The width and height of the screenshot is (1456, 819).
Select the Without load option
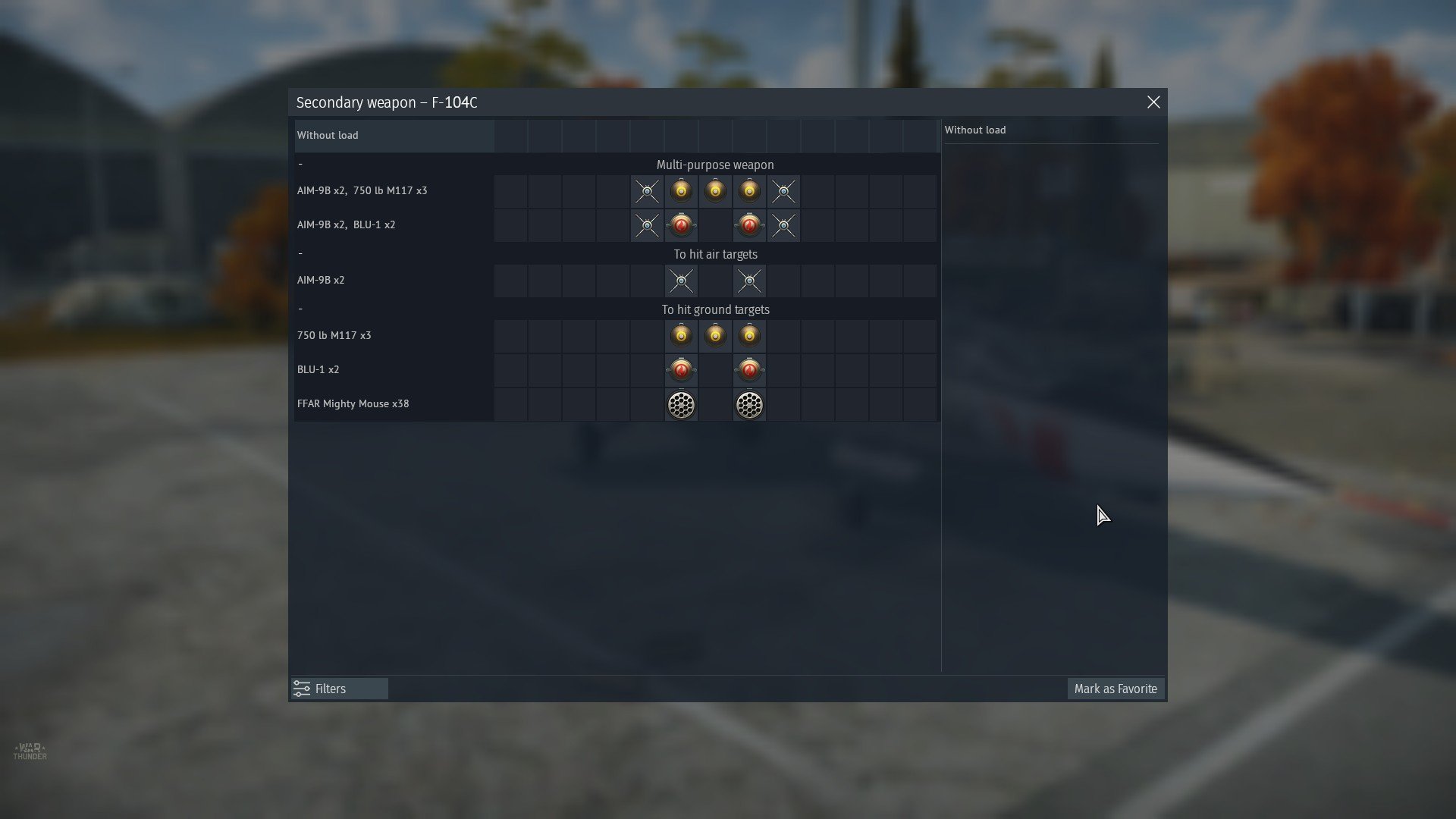tap(328, 135)
